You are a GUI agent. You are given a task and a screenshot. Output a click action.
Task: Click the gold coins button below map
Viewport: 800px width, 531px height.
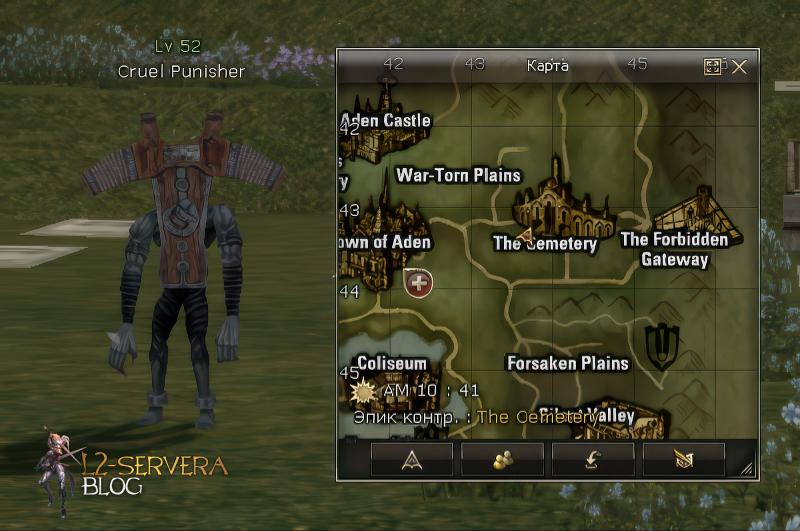pos(502,459)
